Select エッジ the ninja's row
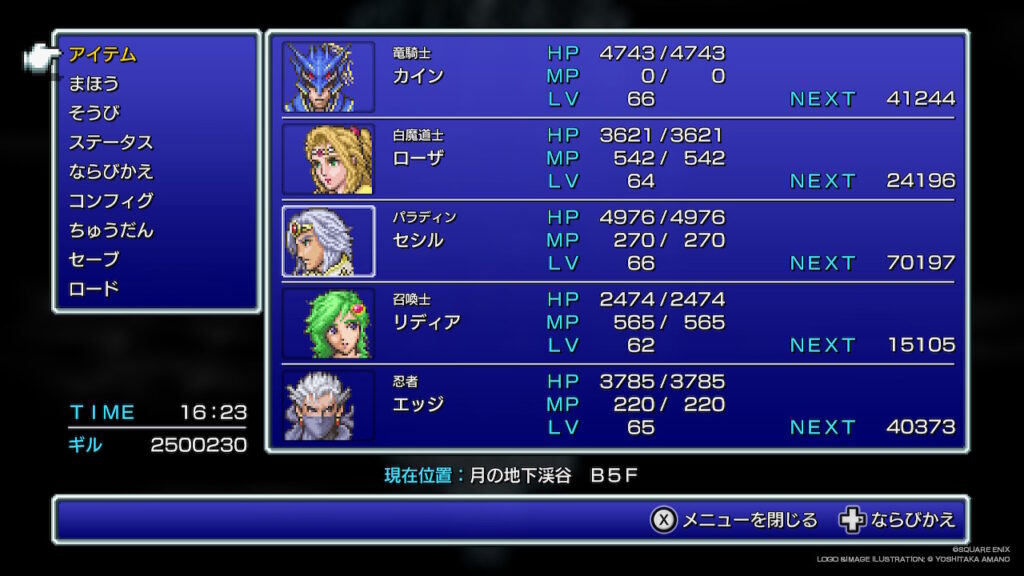This screenshot has height=576, width=1024. click(x=418, y=404)
